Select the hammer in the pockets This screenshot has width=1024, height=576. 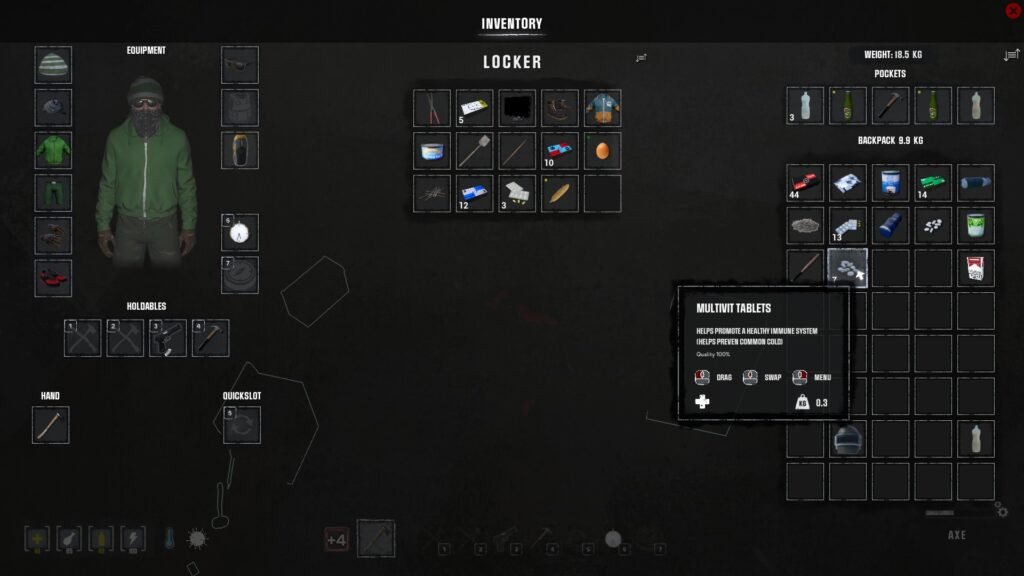pos(890,106)
